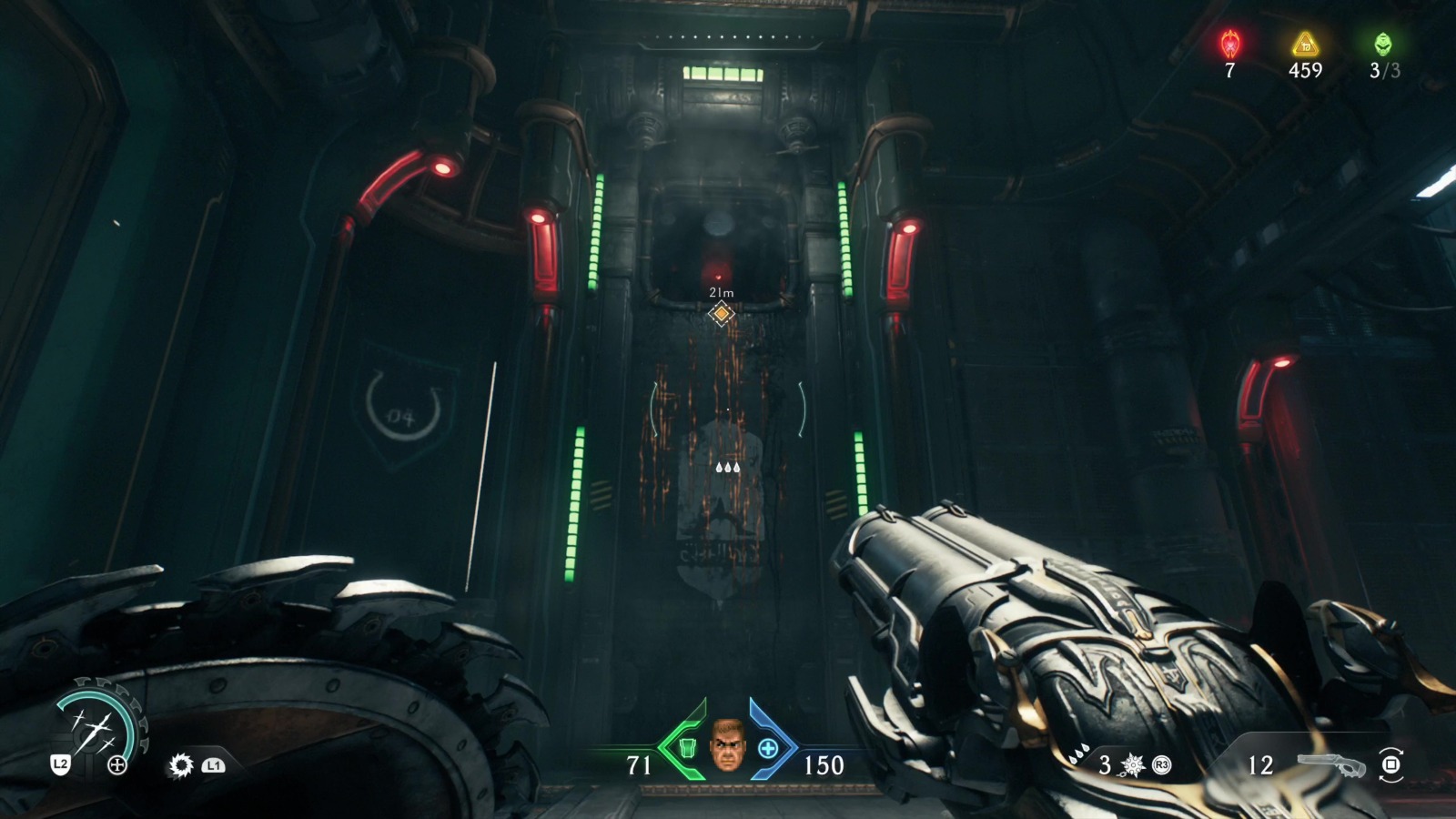The height and width of the screenshot is (819, 1456).
Task: Click the shotgun weapon icon in ammo display
Action: (x=1330, y=765)
